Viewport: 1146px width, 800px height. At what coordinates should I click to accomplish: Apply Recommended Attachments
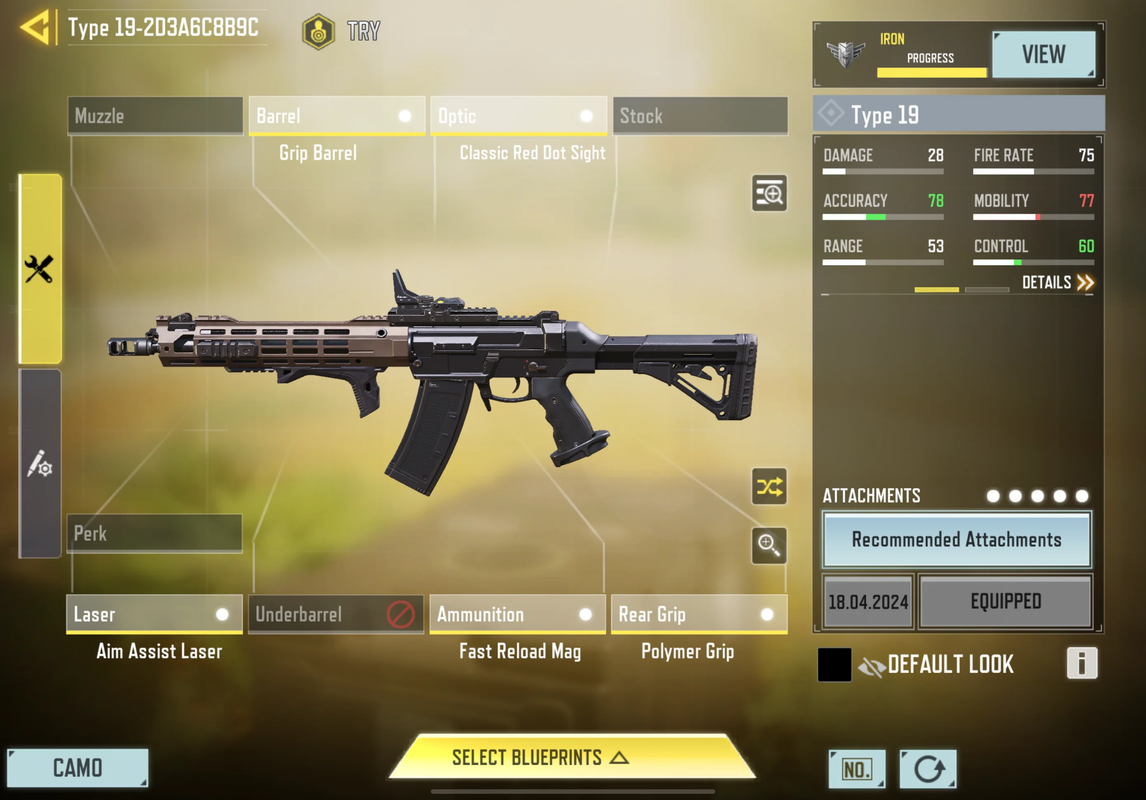[x=956, y=540]
